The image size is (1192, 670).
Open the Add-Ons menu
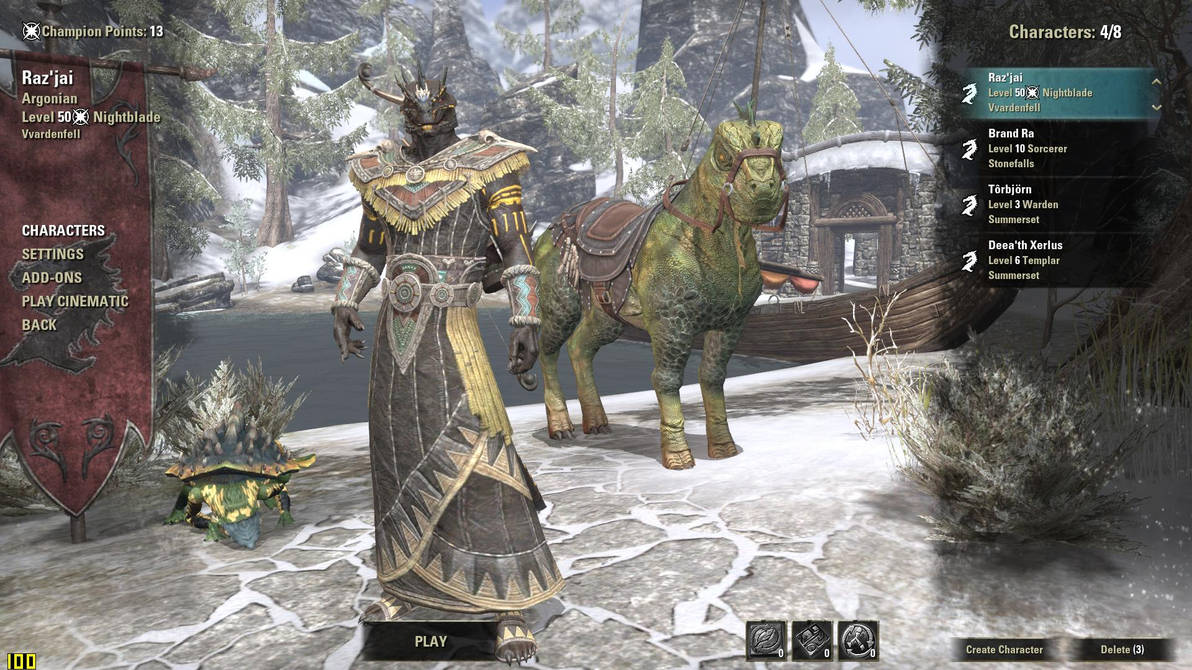52,277
